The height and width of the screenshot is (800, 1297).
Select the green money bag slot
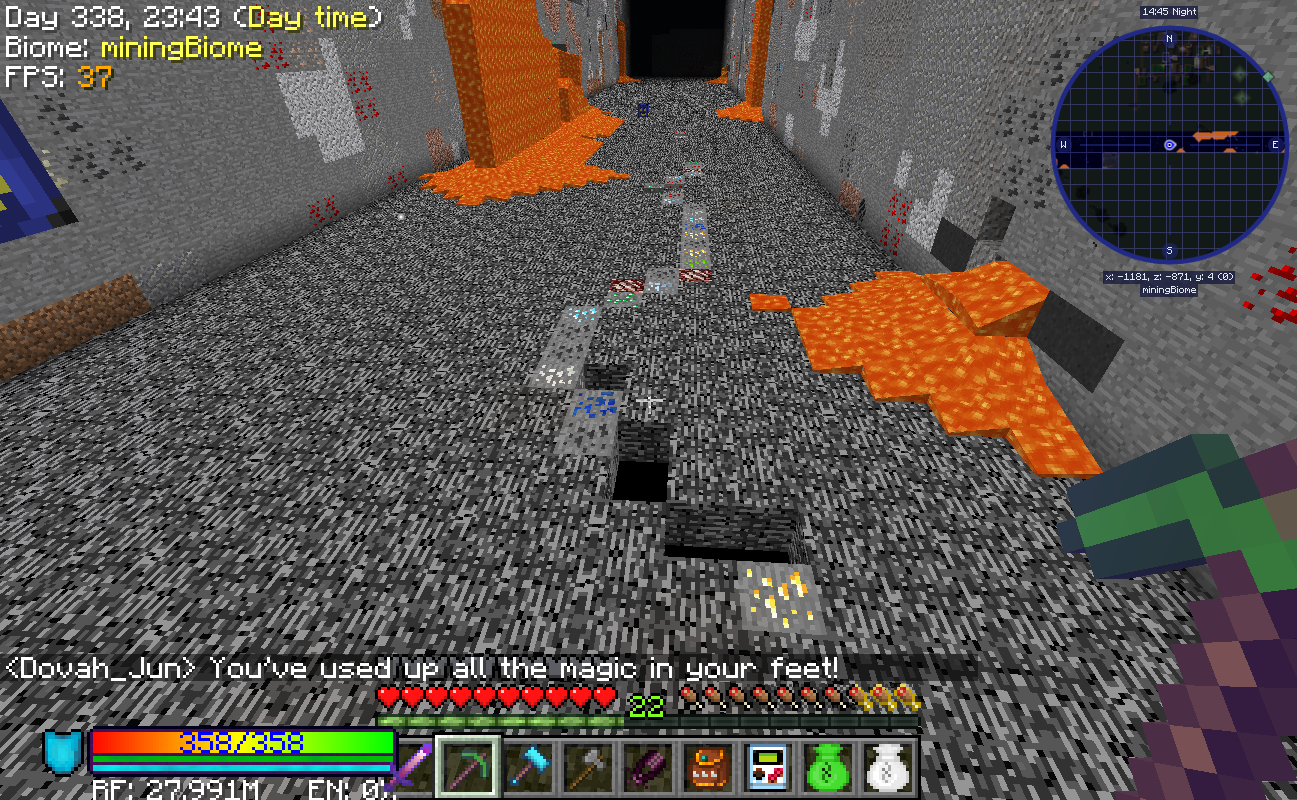829,768
